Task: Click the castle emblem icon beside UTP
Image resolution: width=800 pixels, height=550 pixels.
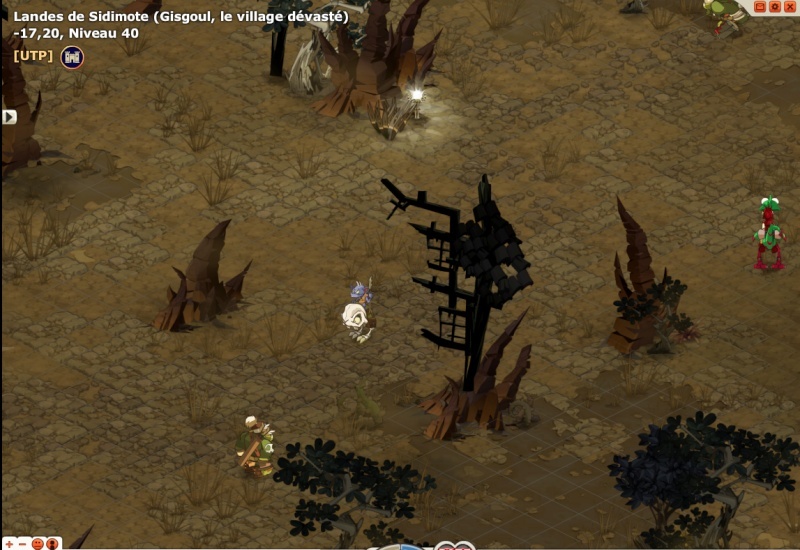Action: pos(72,57)
